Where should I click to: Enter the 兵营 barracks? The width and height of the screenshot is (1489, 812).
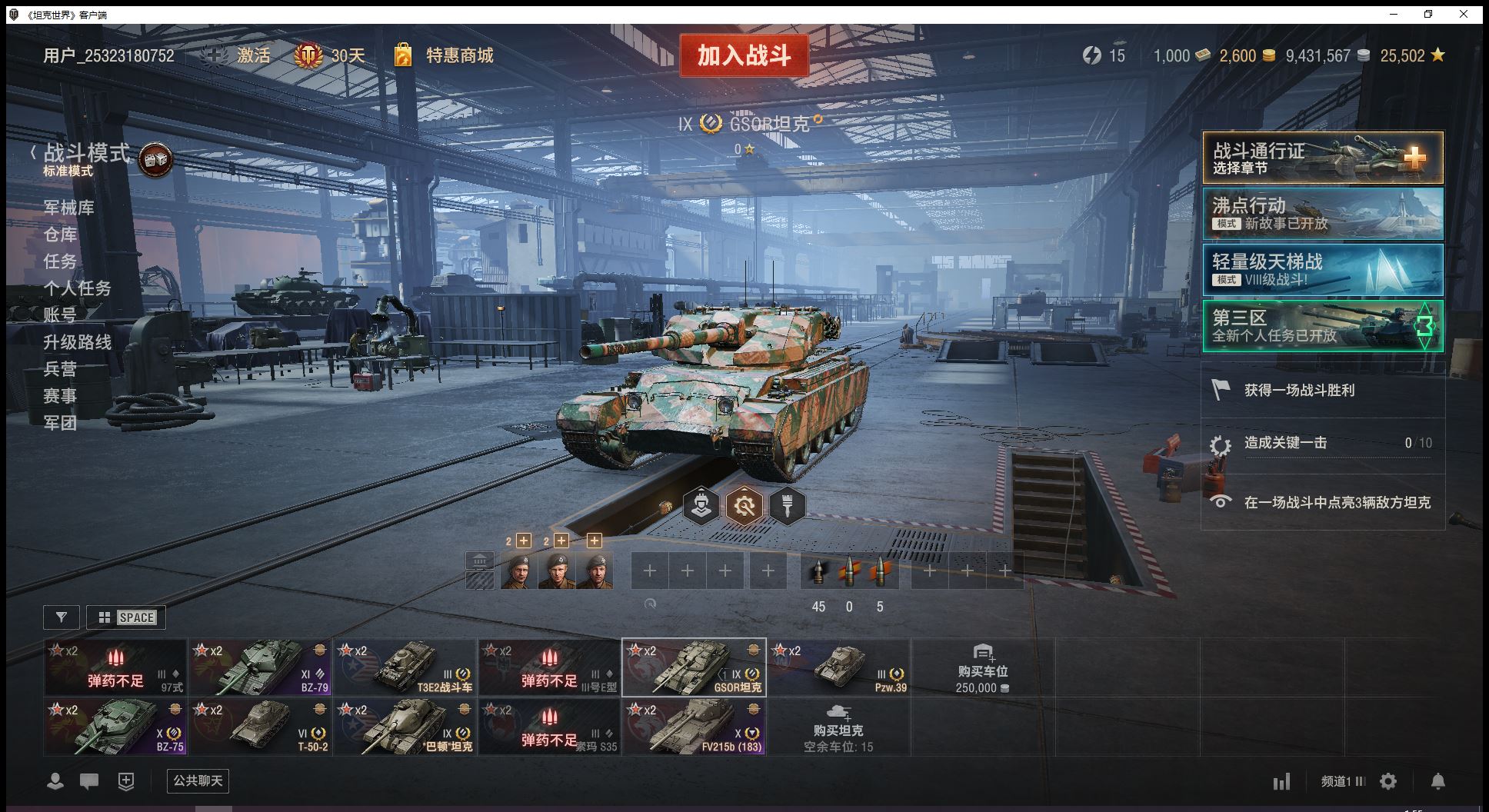point(60,369)
